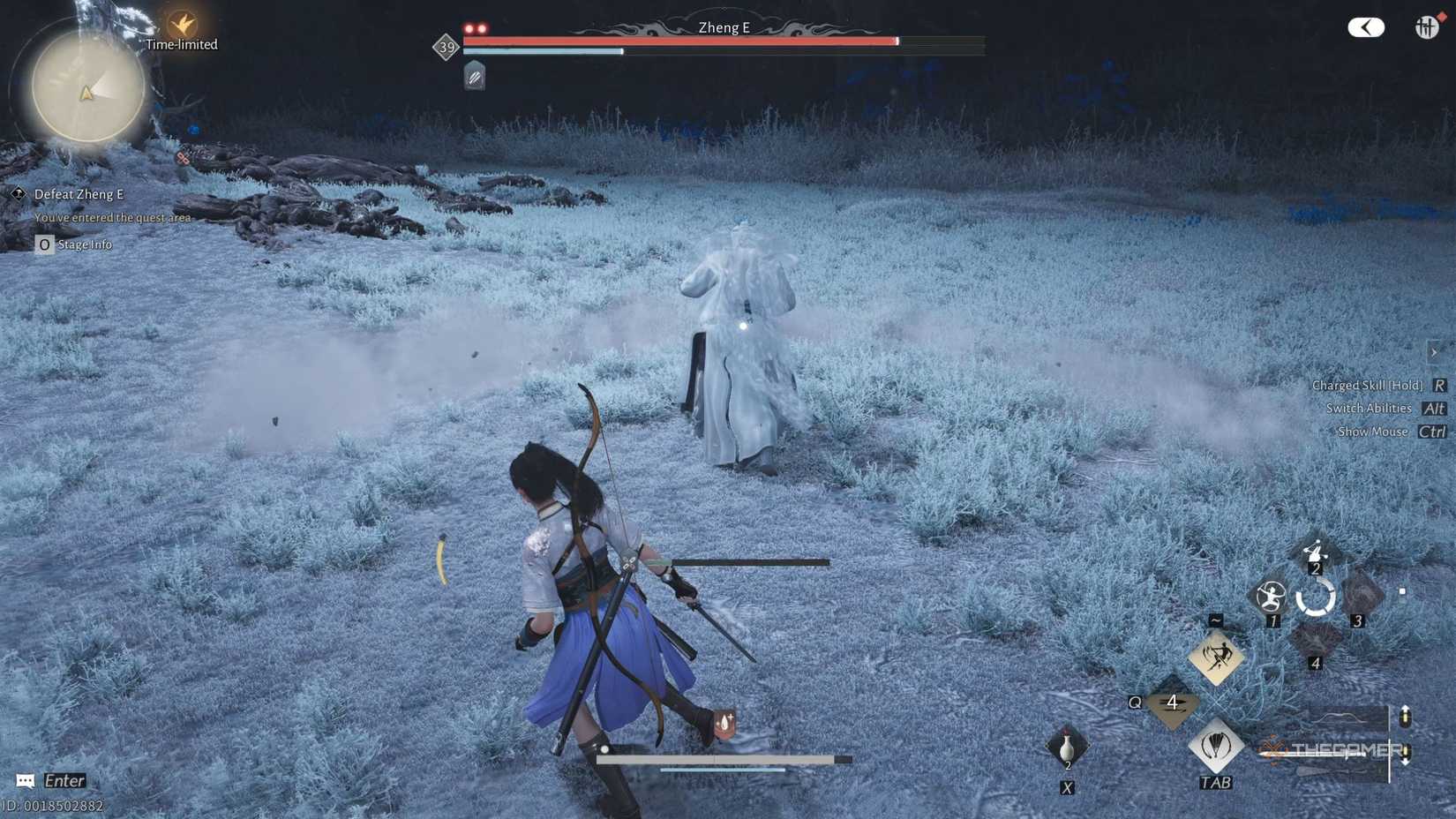This screenshot has width=1456, height=819.
Task: Use the healing vase item bound to X
Action: [1066, 746]
